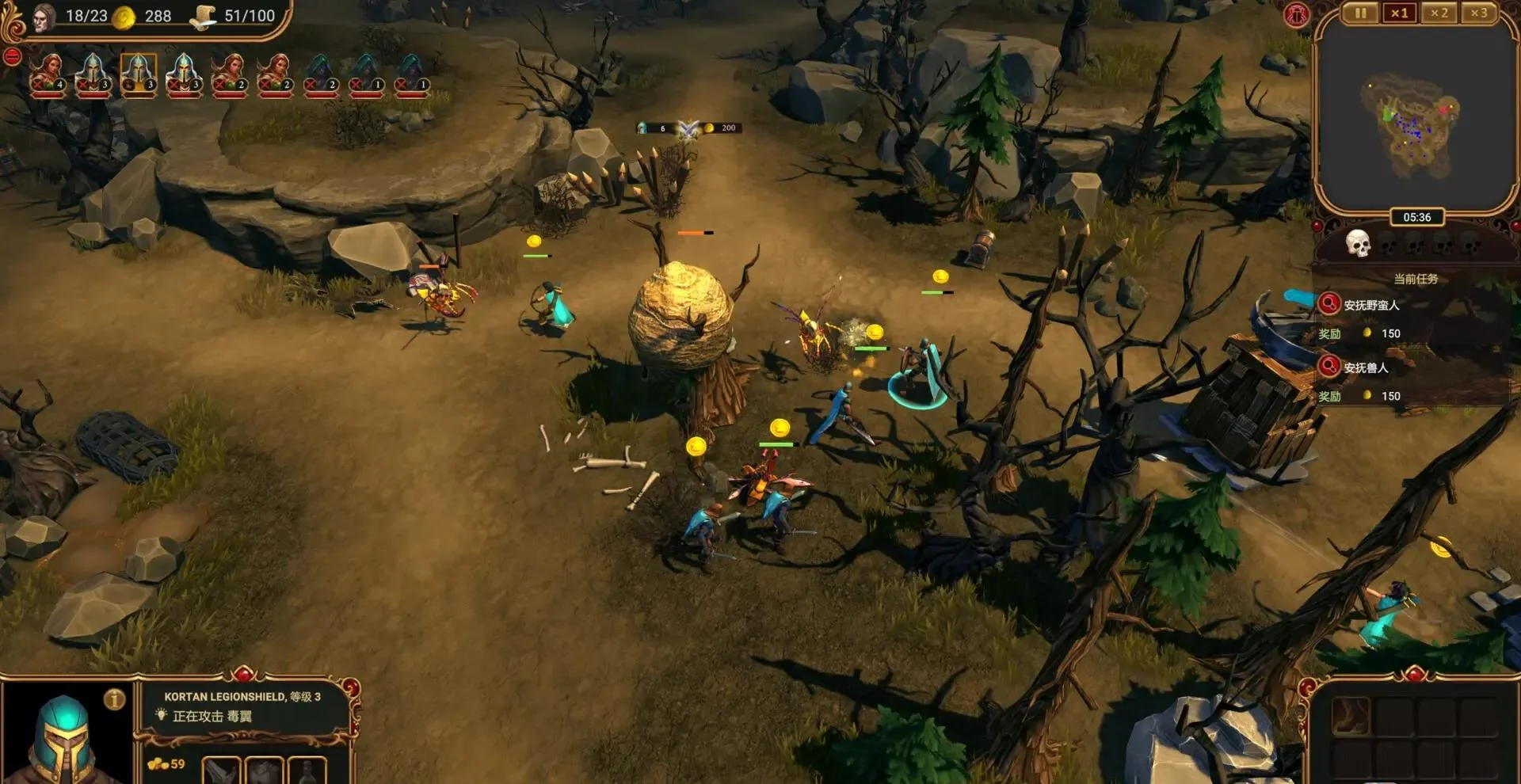Click the lord portrait in the resource bar
The height and width of the screenshot is (784, 1521).
coord(44,16)
